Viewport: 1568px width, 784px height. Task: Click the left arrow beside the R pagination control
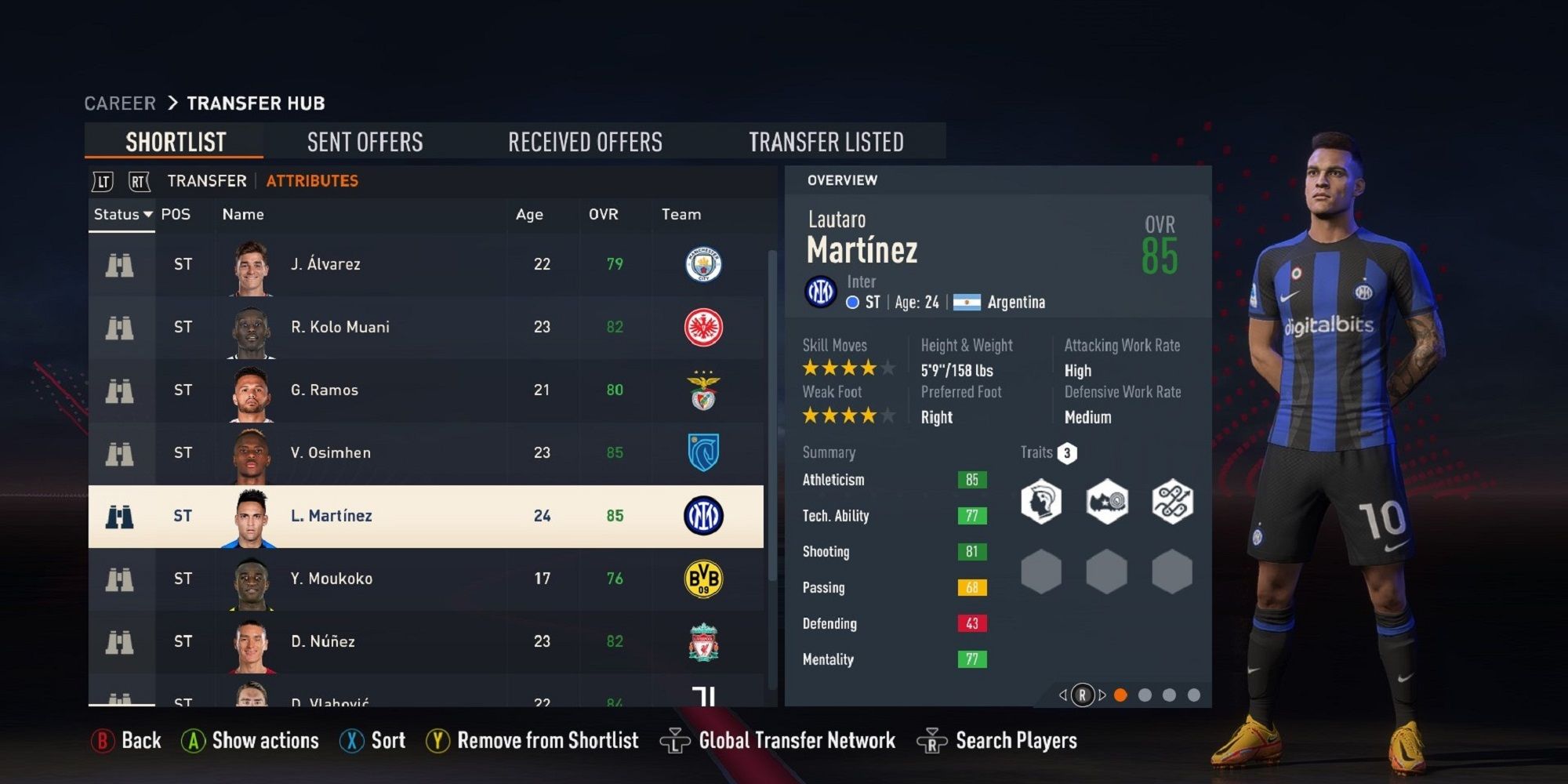1063,694
